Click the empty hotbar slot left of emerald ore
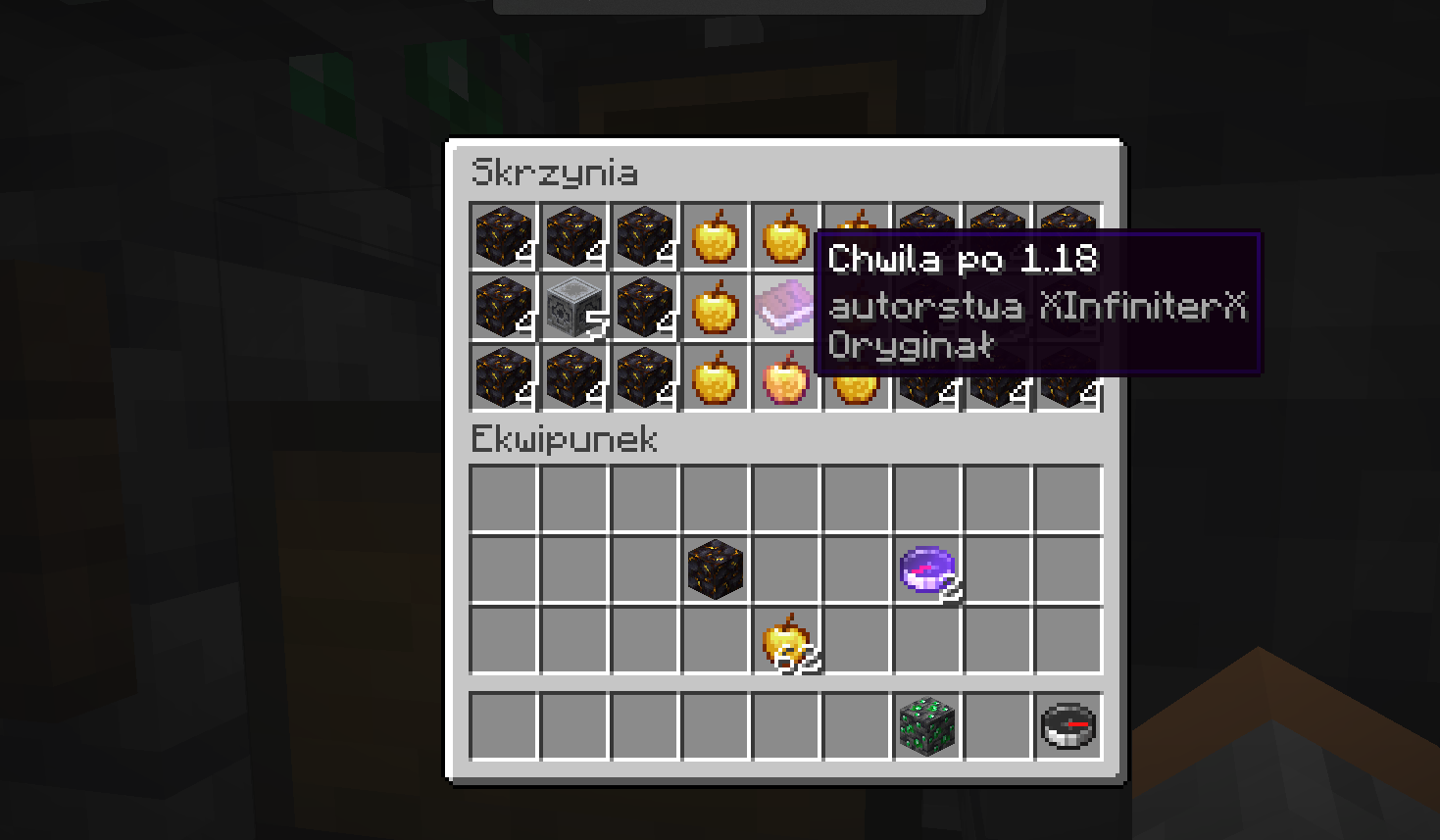Screen dimensions: 1440x840 856,725
